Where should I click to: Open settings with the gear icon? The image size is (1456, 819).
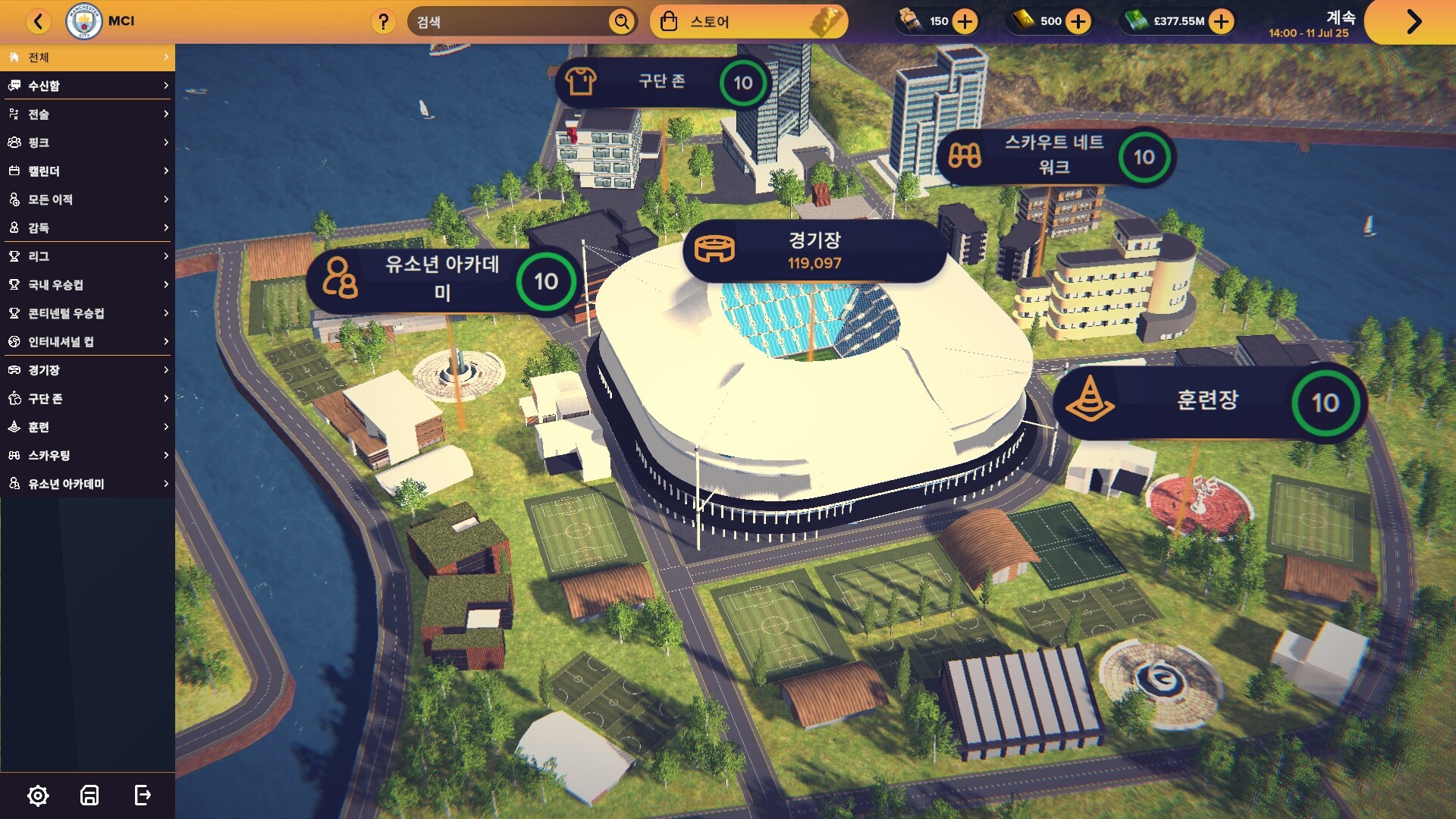point(38,795)
